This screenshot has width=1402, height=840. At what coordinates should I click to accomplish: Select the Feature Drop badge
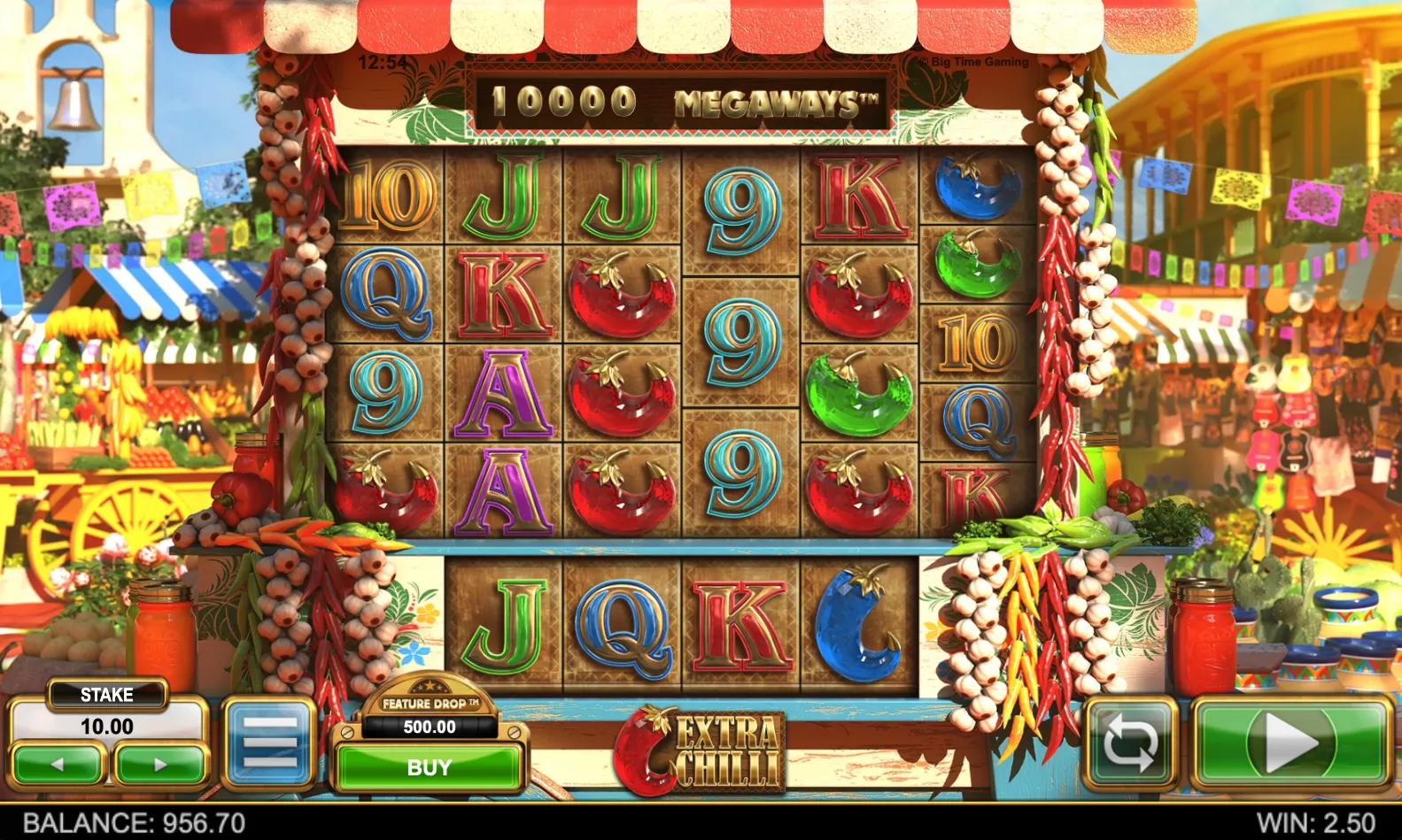tap(429, 702)
